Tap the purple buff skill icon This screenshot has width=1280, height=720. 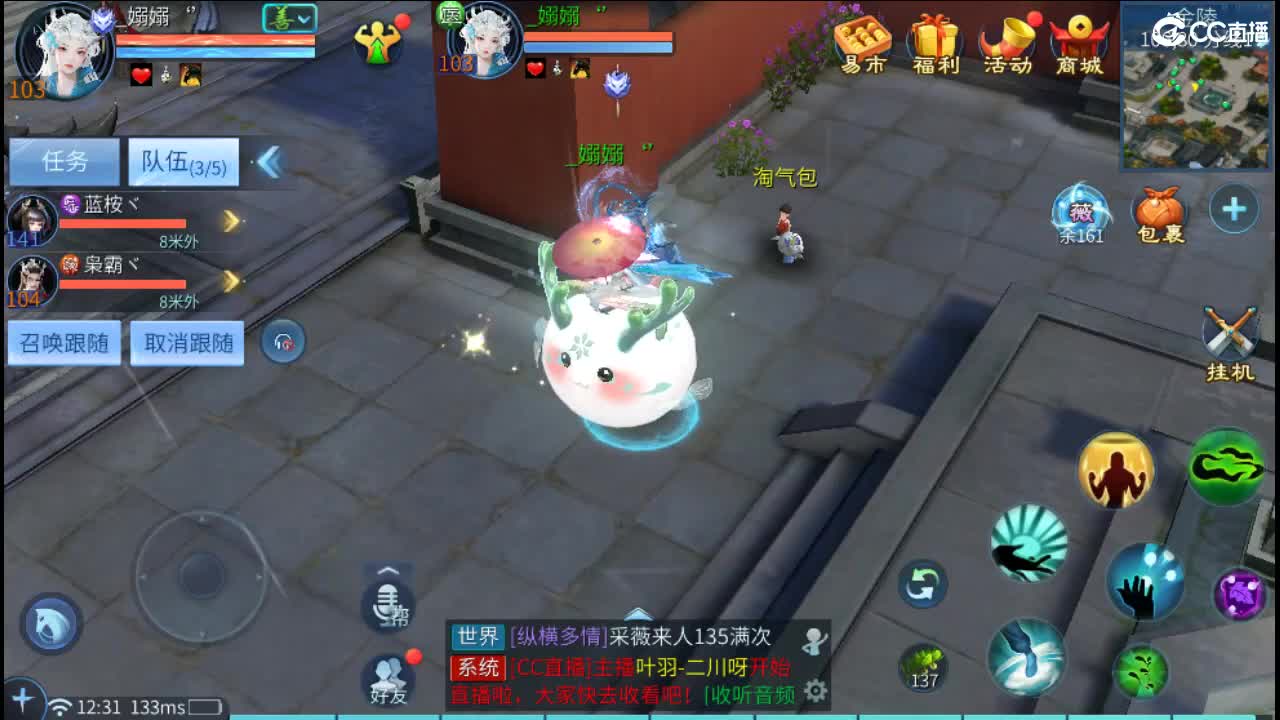coord(1238,593)
